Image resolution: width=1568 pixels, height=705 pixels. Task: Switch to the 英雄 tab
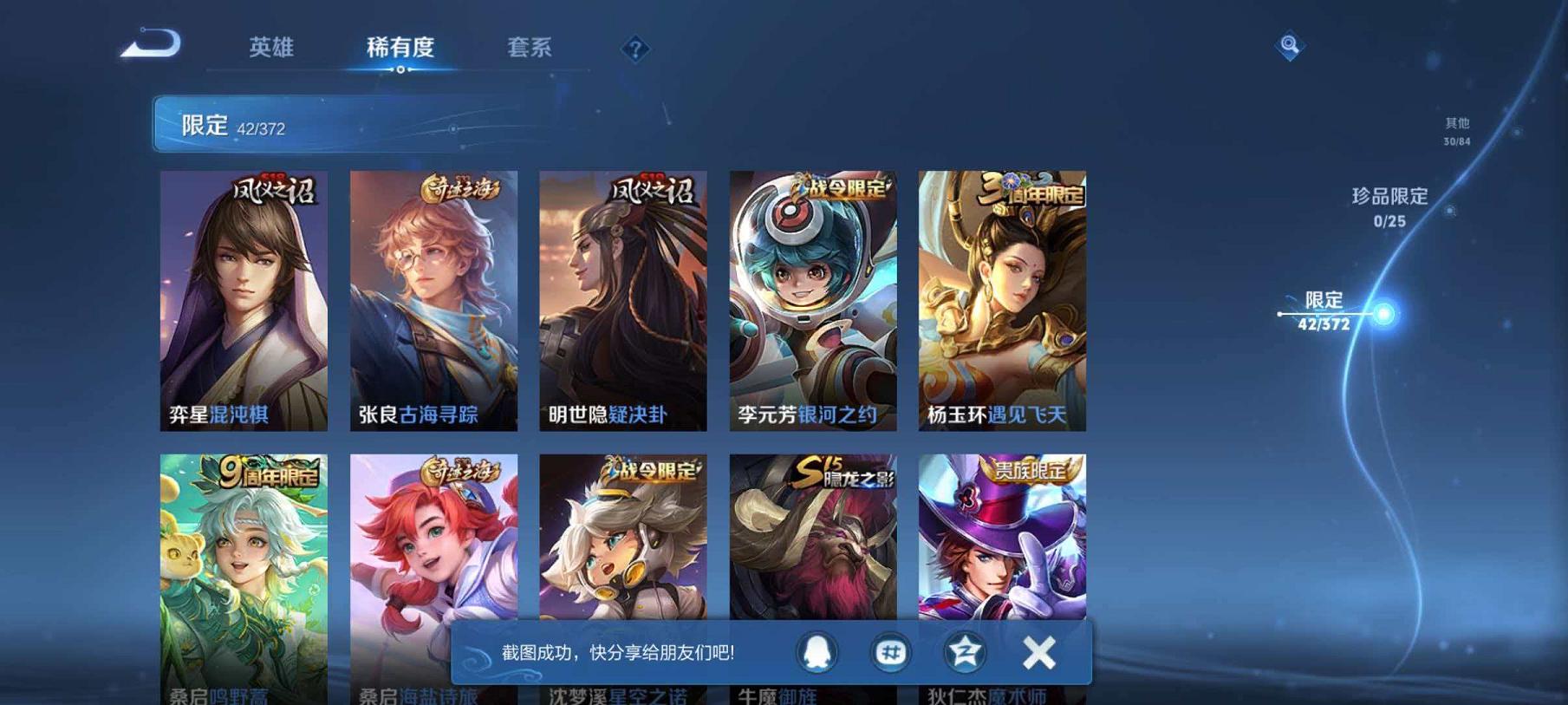273,49
